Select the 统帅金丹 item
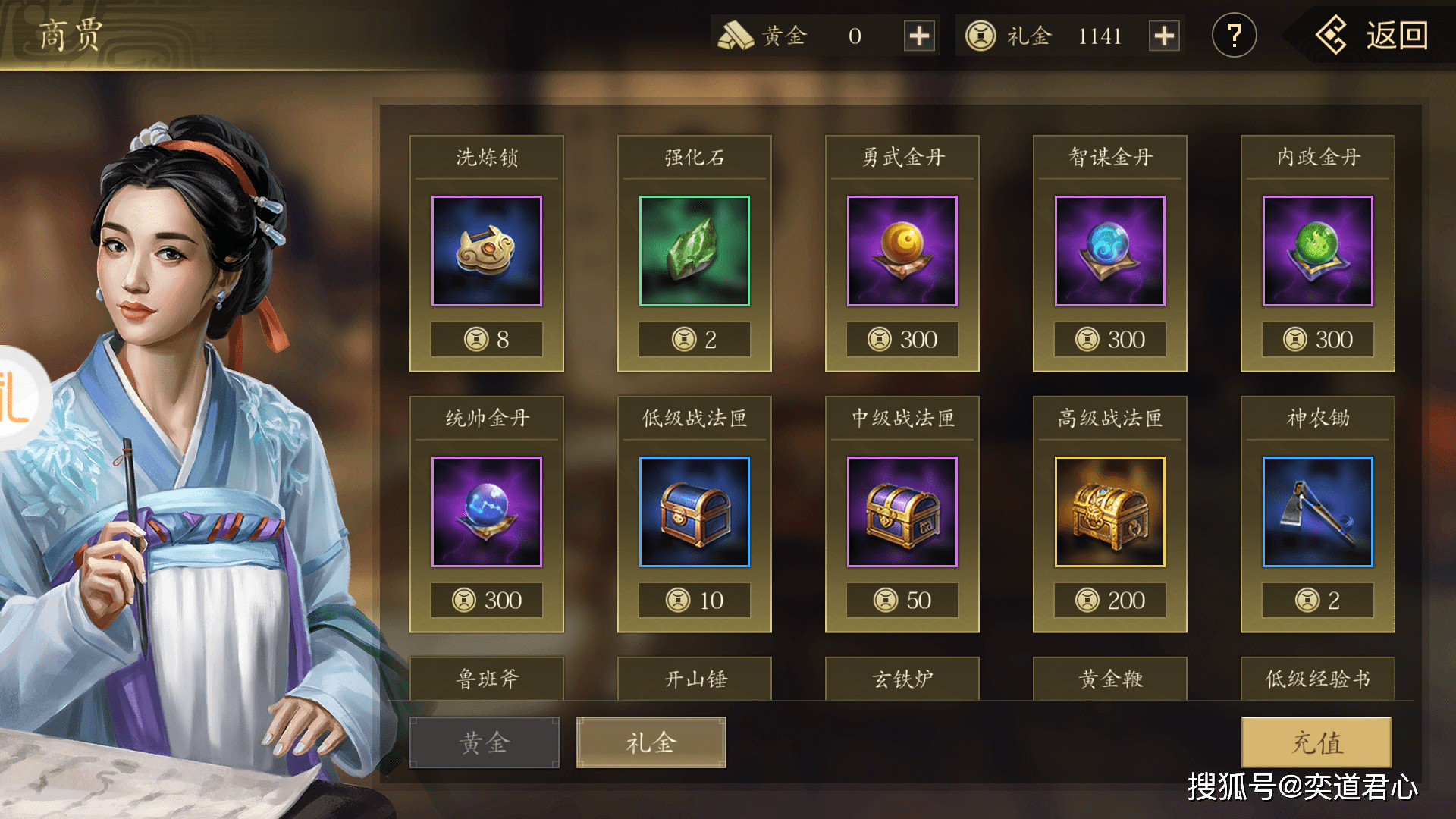Screen dimensions: 1456x819 coord(487,513)
